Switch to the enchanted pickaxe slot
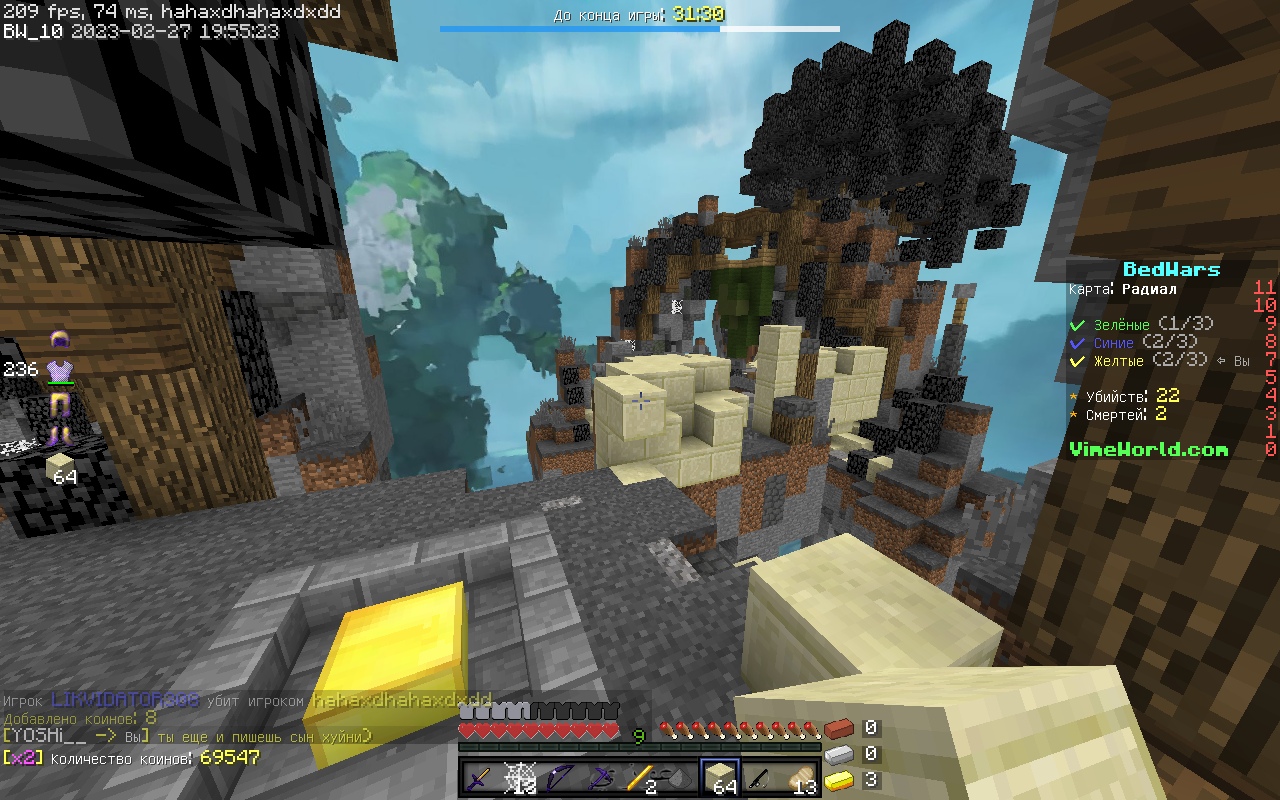 (600, 778)
